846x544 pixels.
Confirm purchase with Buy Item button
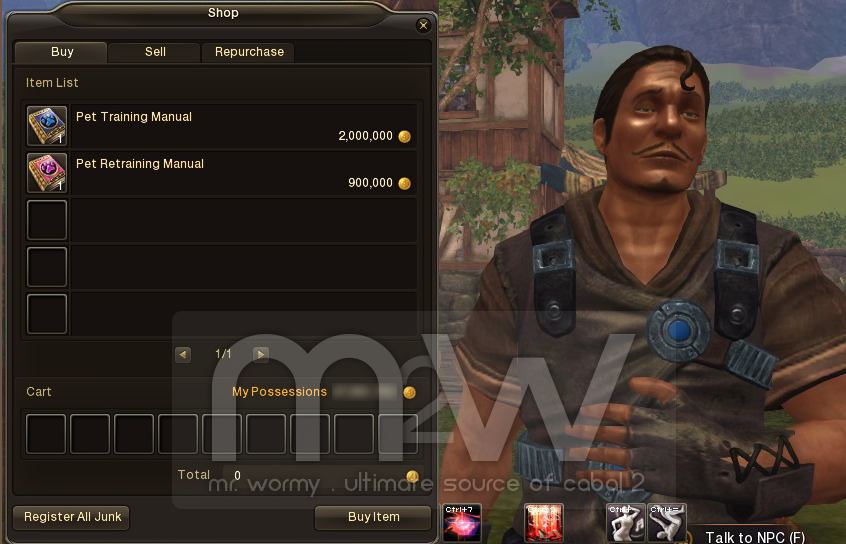tap(373, 517)
